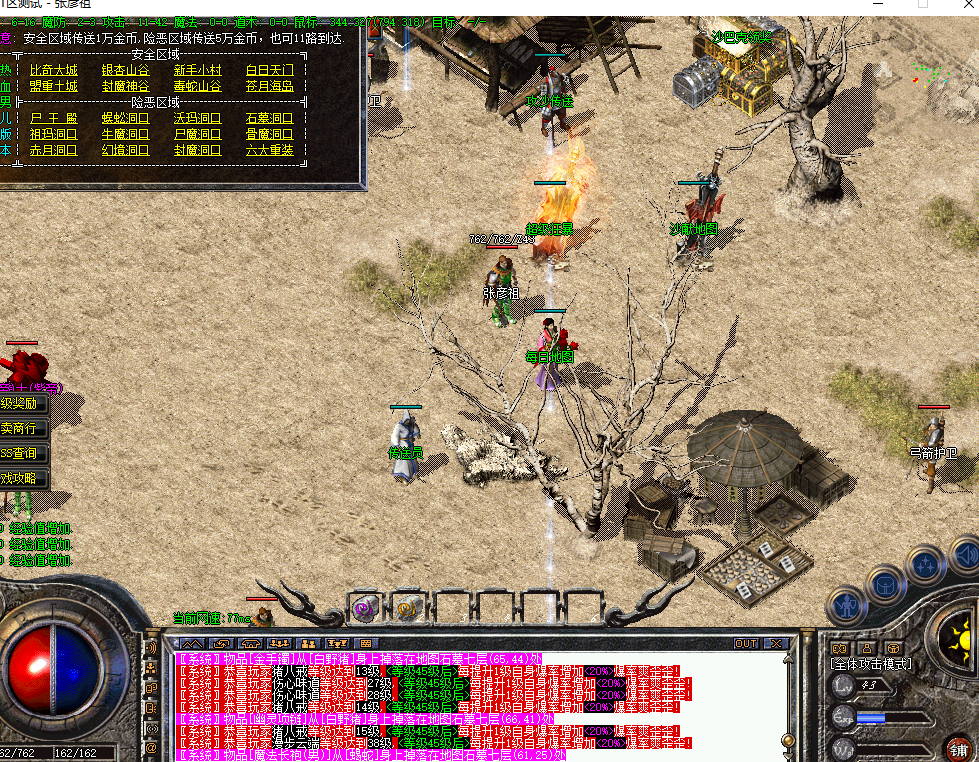The image size is (979, 762).
Task: Open the BOSS查询 lookup button
Action: [x=22, y=453]
